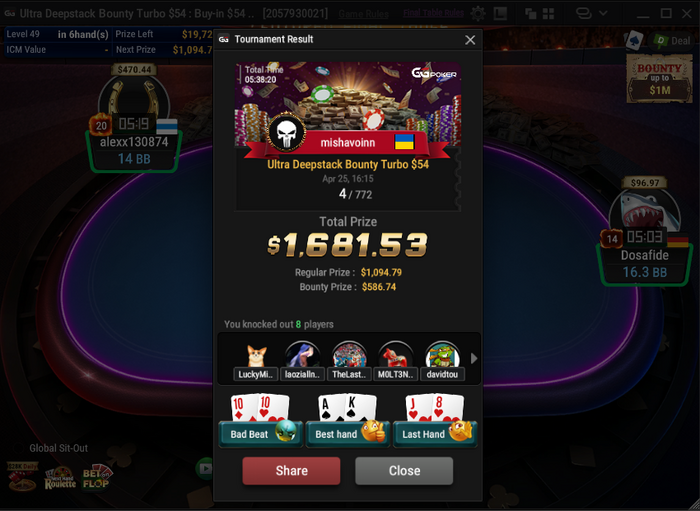
Task: Choose TheLast.. player avatar
Action: [x=349, y=357]
